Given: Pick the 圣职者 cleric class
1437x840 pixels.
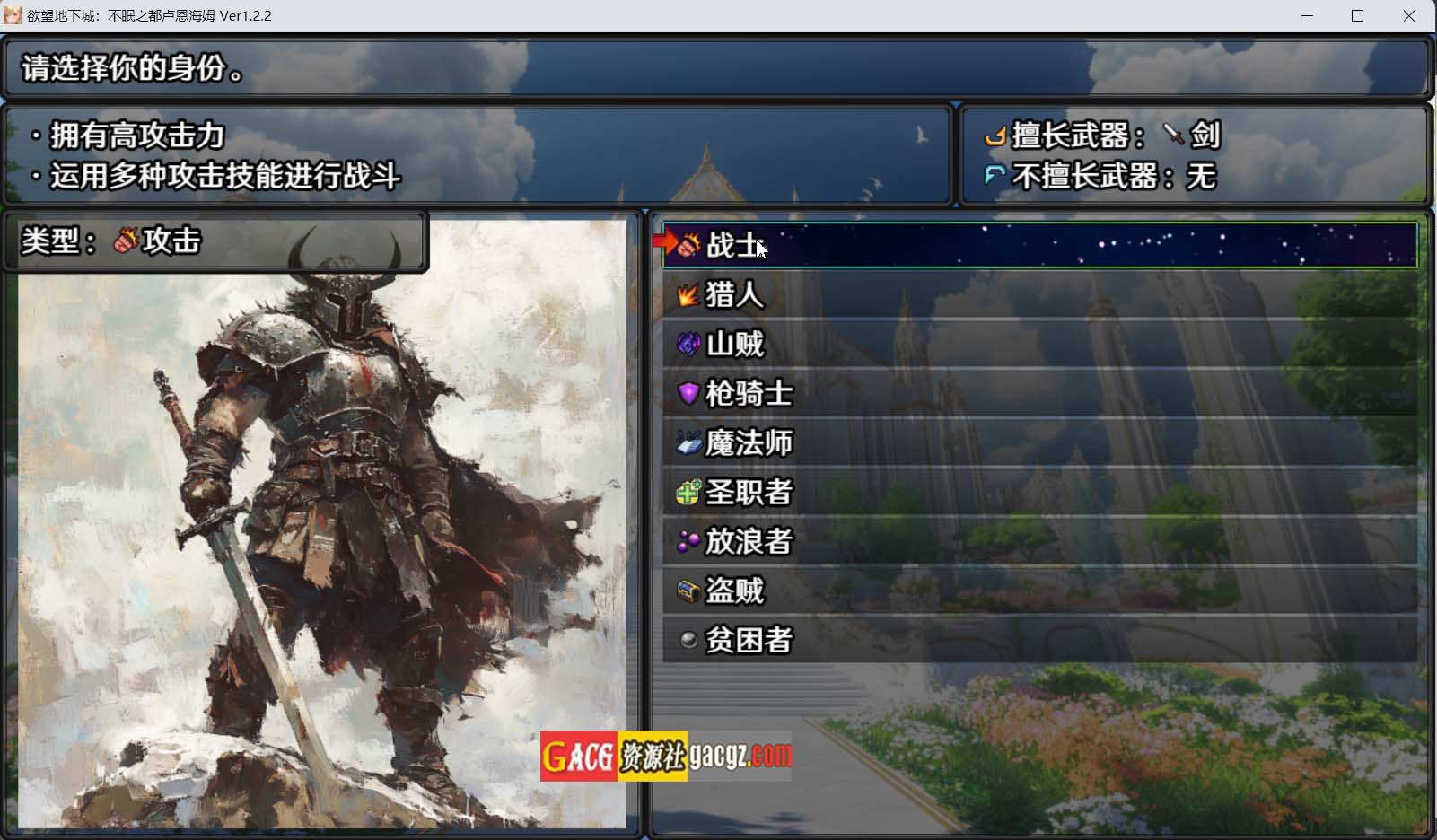Looking at the screenshot, I should coord(1039,492).
